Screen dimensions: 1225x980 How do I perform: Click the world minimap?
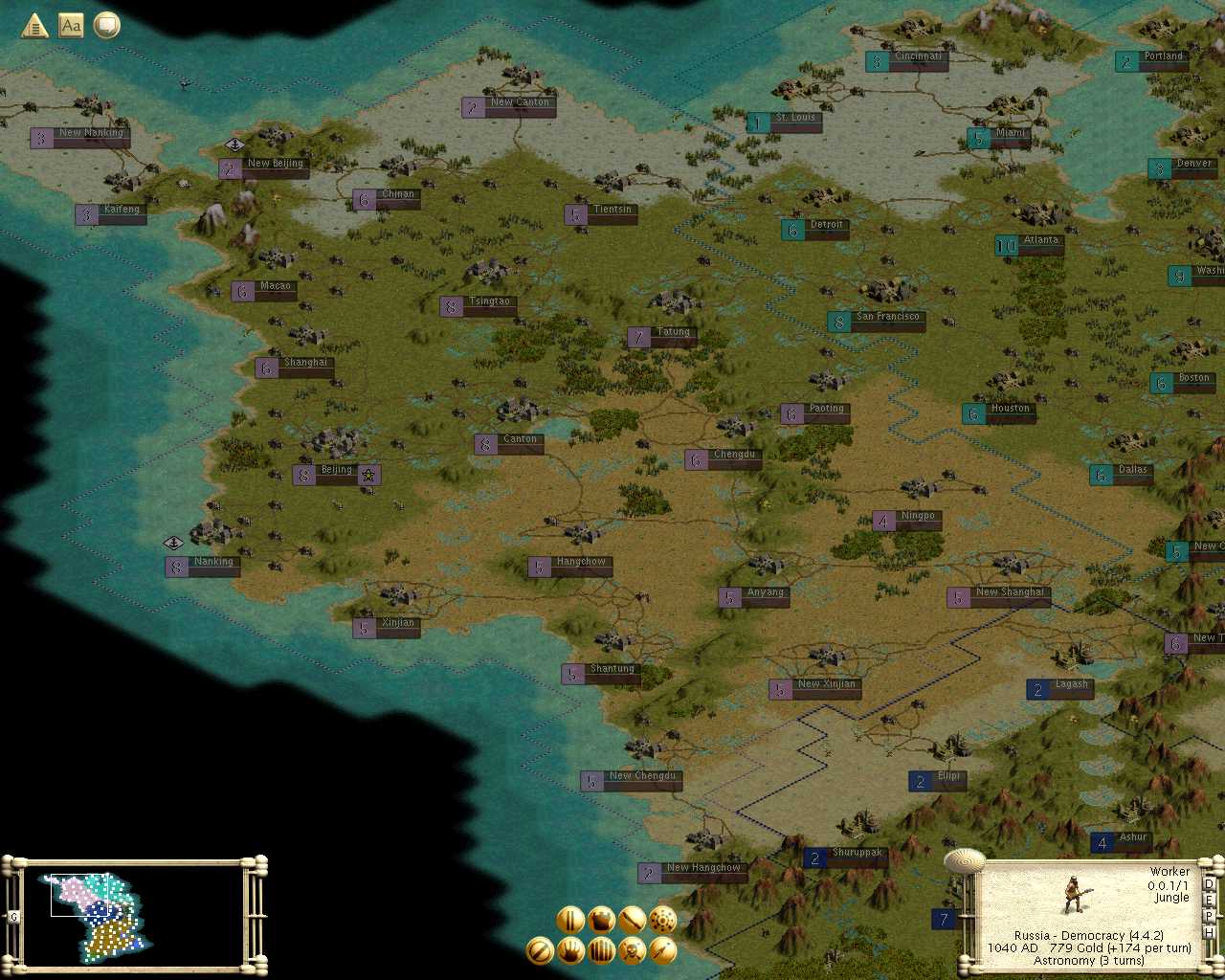pos(134,914)
